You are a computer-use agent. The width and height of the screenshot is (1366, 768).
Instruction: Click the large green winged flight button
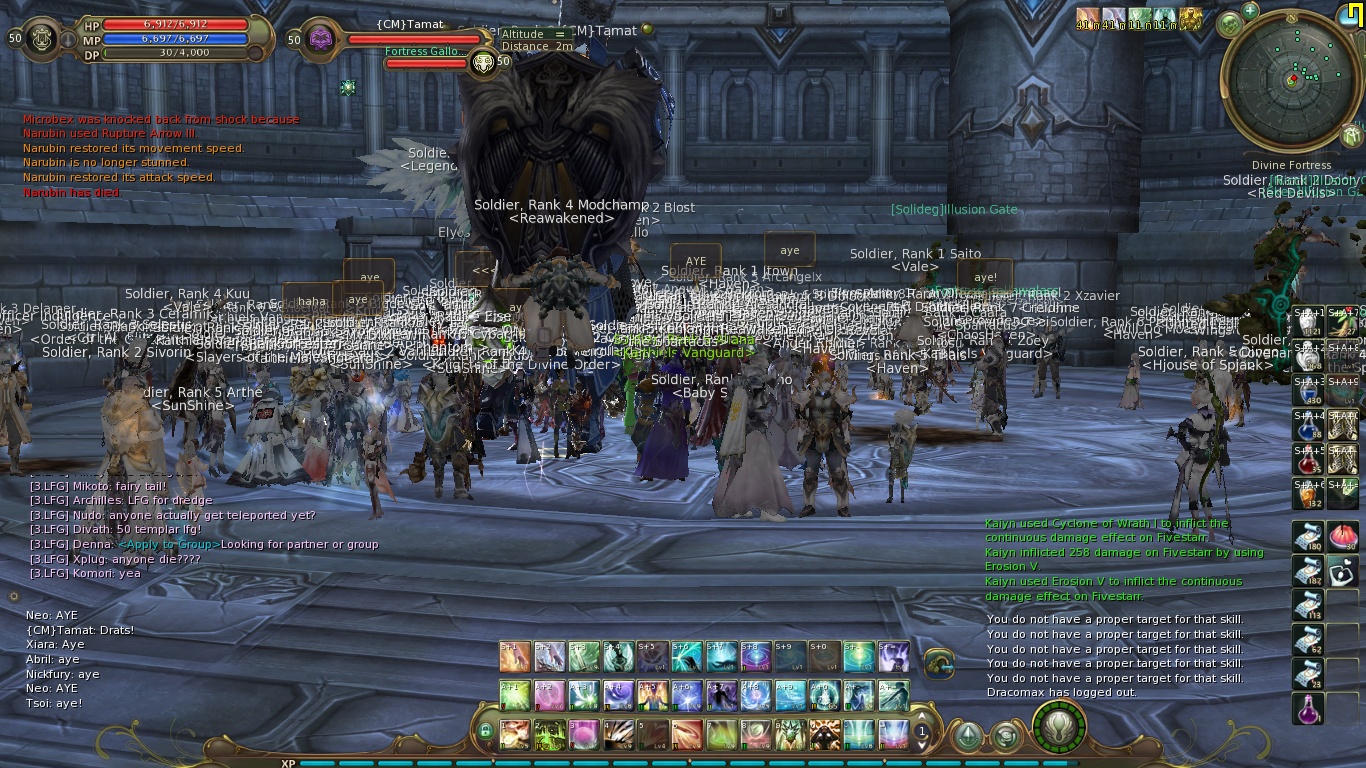[x=1058, y=727]
